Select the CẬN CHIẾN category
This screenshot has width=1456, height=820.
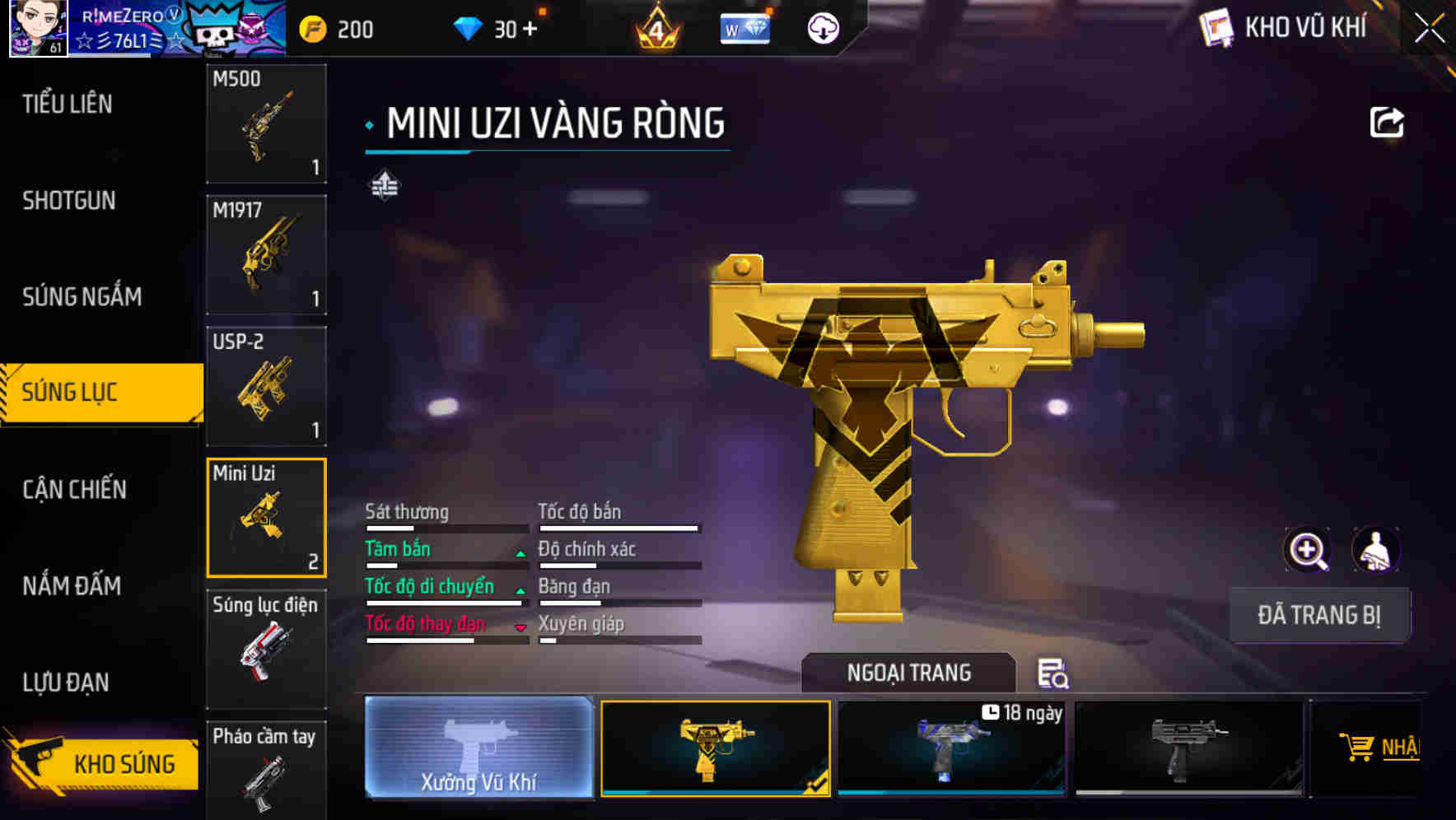point(73,489)
